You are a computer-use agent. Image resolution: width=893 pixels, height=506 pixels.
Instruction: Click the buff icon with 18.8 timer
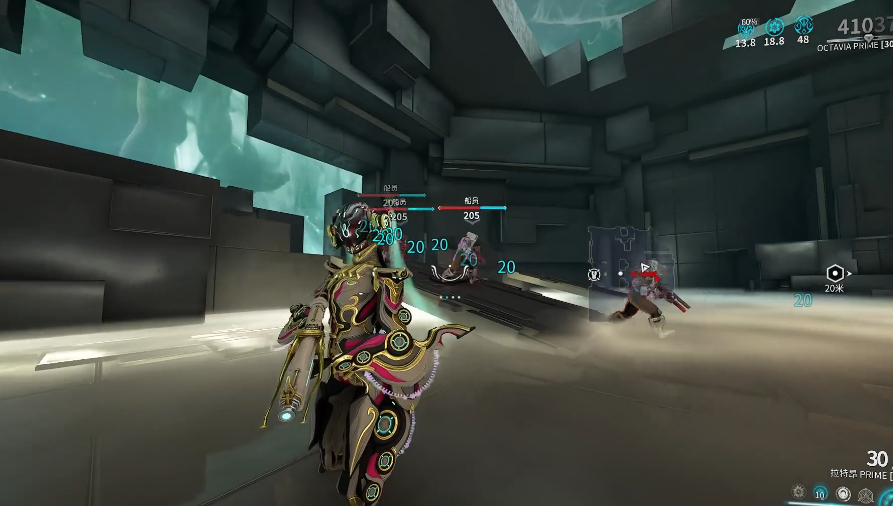774,27
